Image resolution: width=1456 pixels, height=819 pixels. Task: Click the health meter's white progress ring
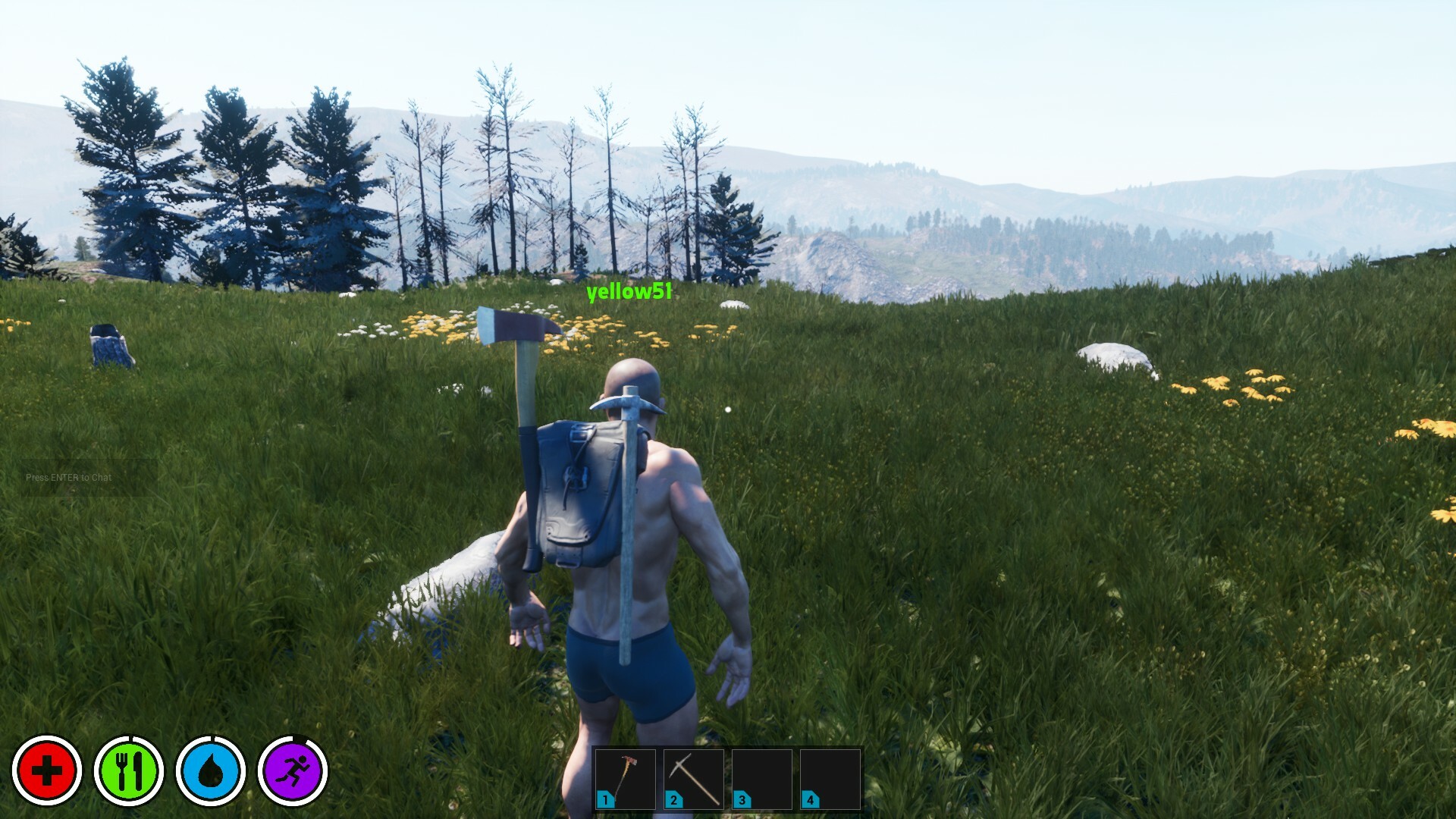(x=47, y=740)
